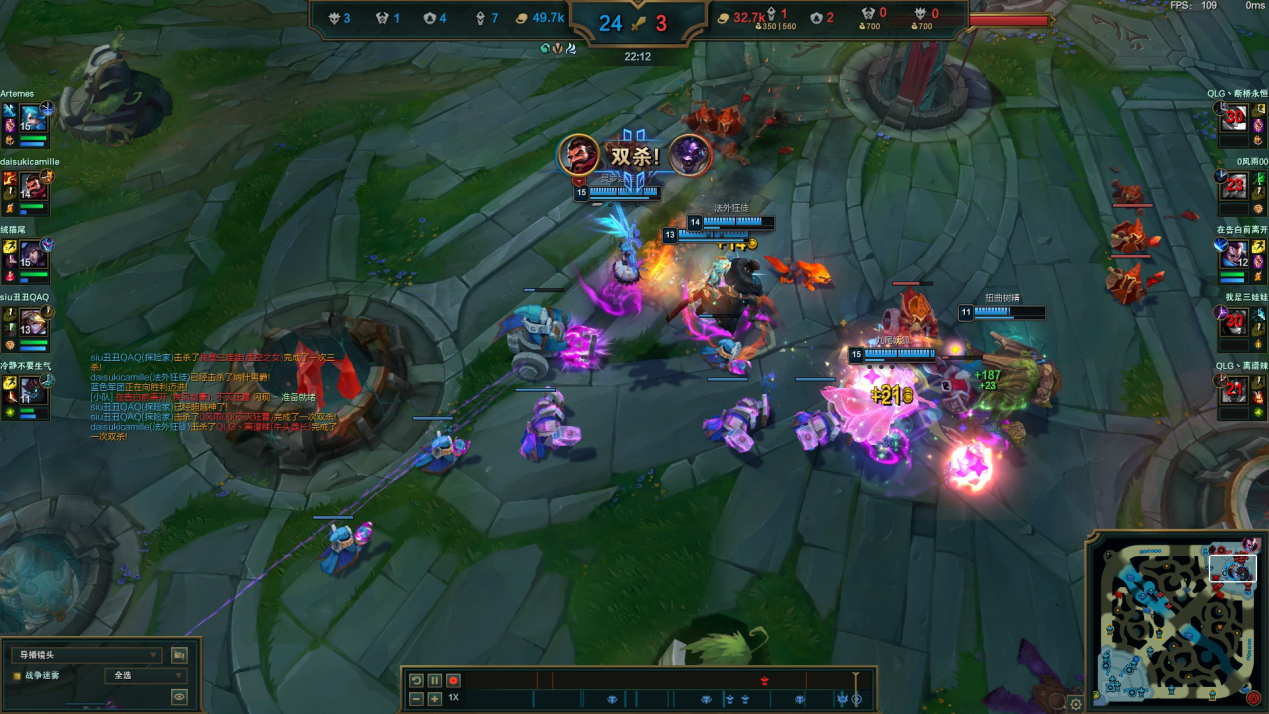Toggle the eye icon interface visibility button

coord(179,697)
